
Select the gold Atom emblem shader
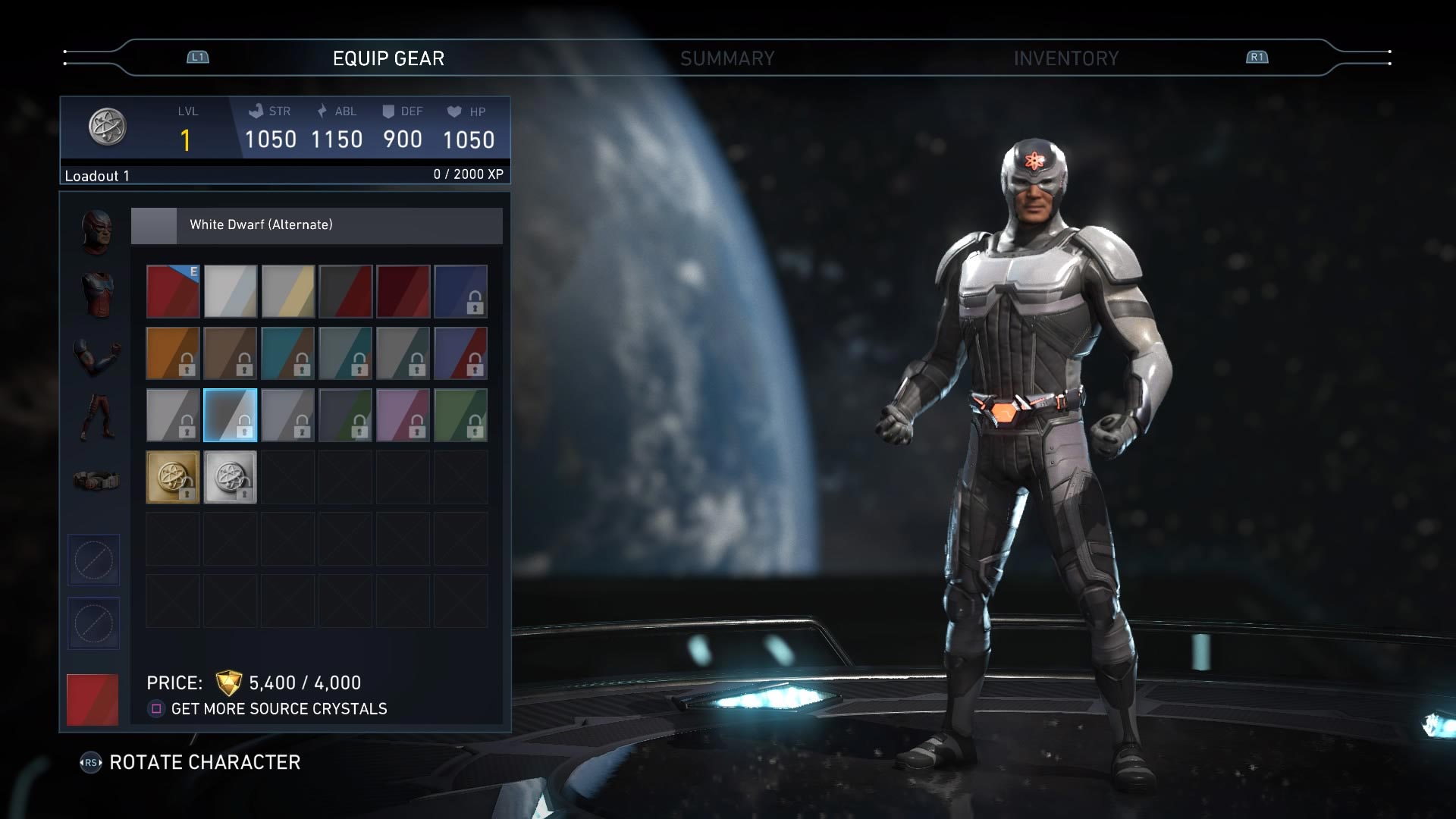click(173, 476)
